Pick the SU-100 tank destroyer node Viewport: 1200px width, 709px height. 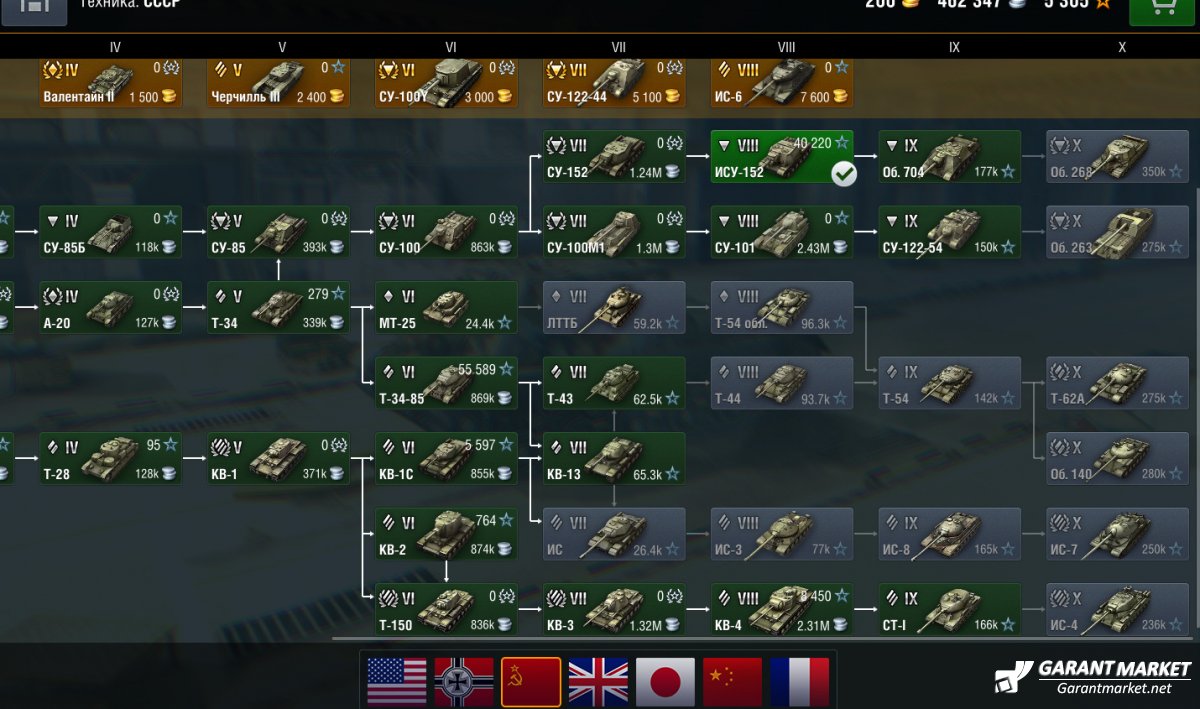coord(446,232)
